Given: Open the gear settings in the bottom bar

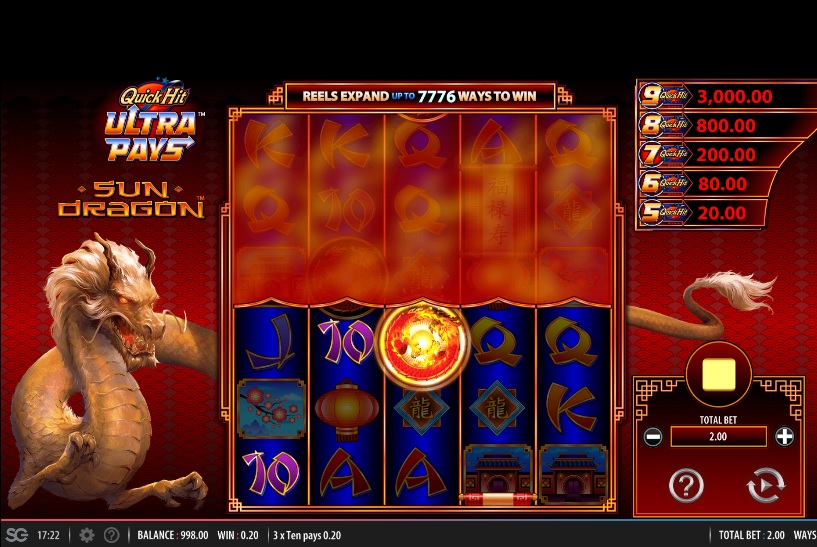Looking at the screenshot, I should [x=87, y=535].
